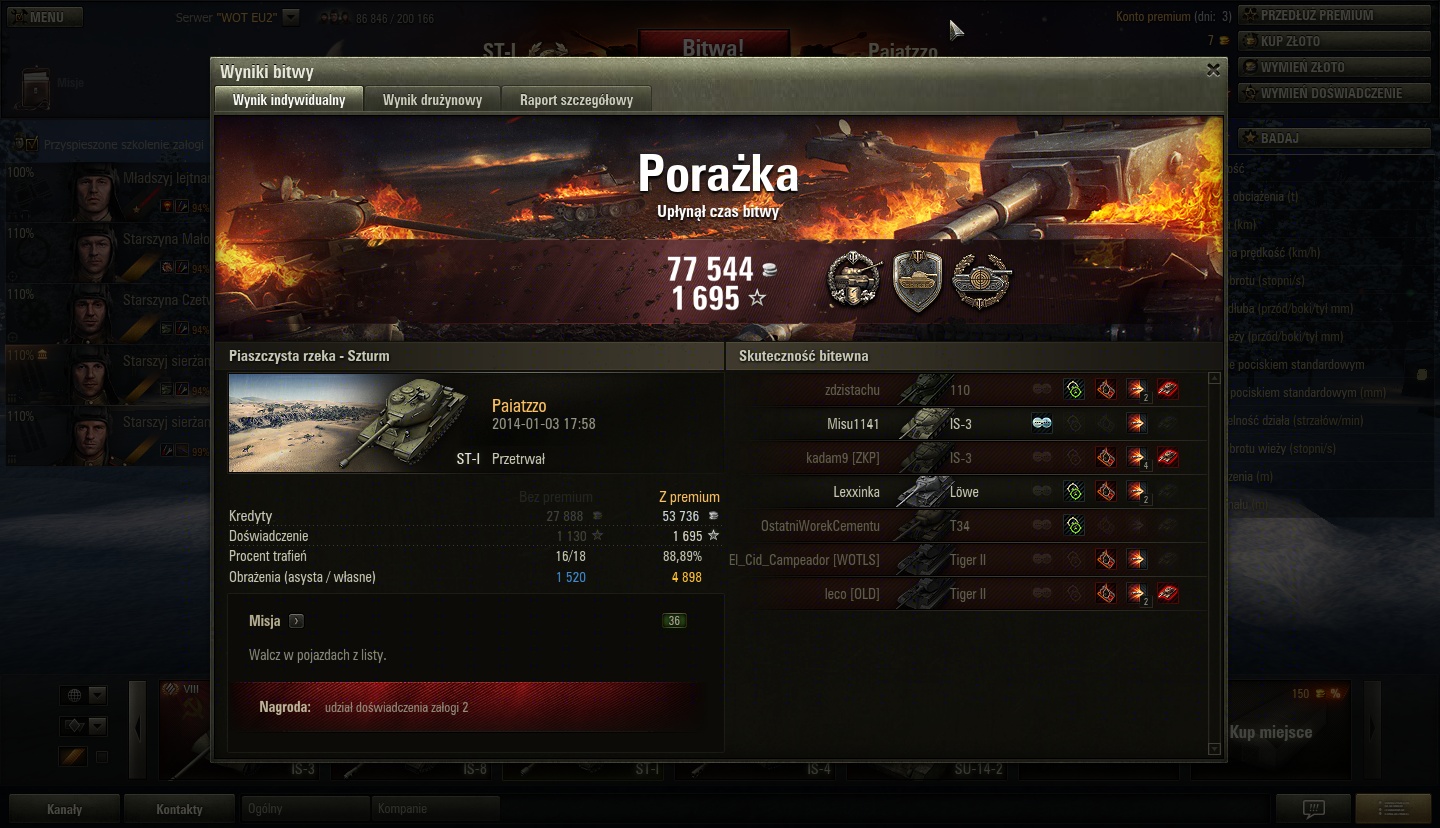
Task: Open the Kanały chat channels
Action: point(65,809)
